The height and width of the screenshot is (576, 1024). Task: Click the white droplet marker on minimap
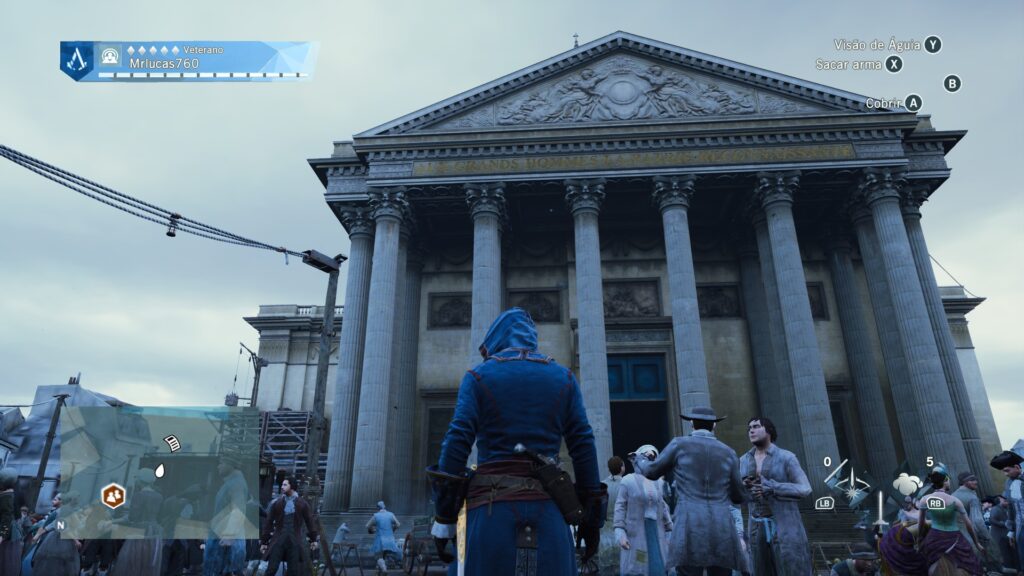coord(160,470)
